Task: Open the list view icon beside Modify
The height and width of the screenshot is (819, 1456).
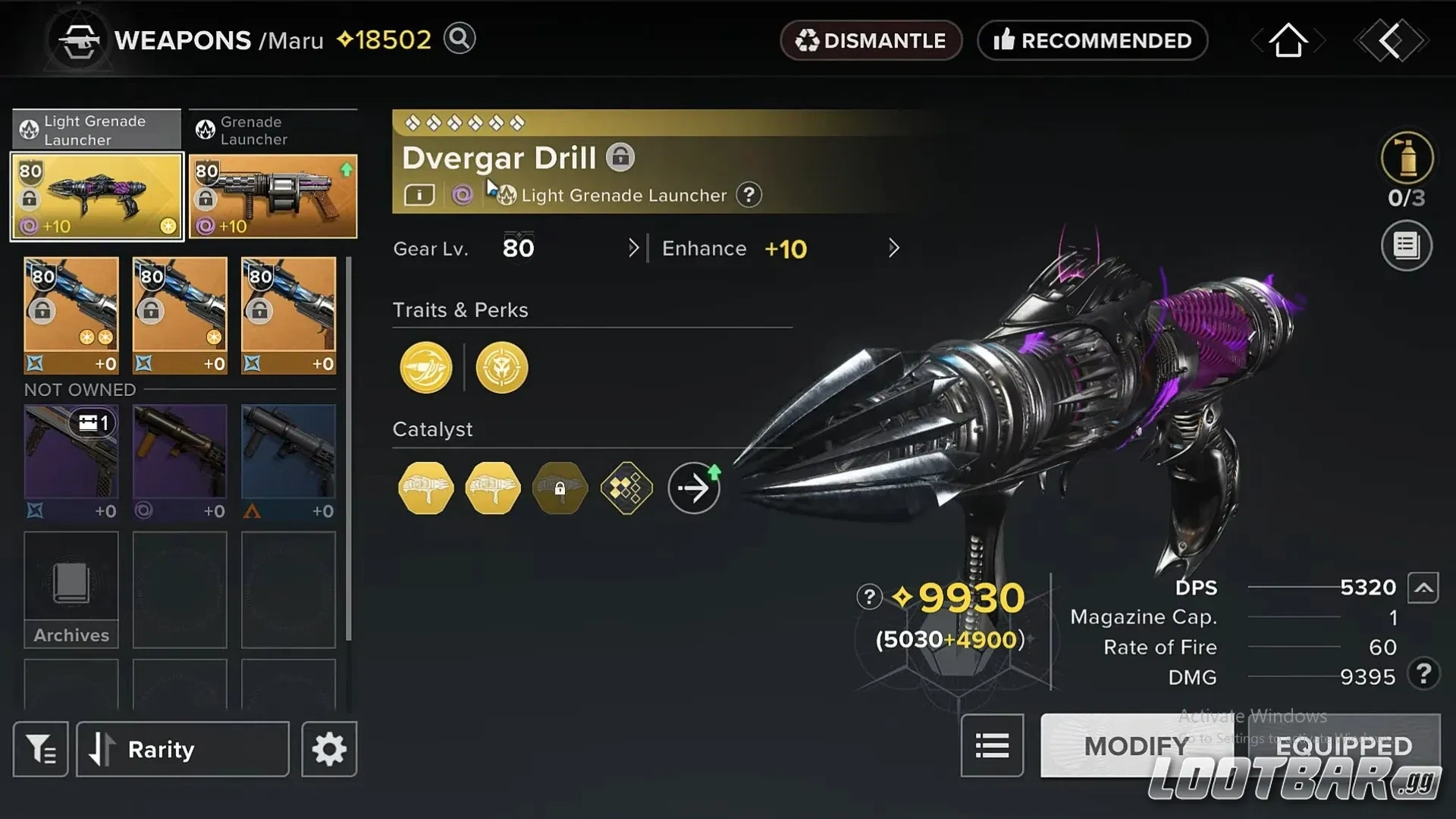Action: (992, 746)
